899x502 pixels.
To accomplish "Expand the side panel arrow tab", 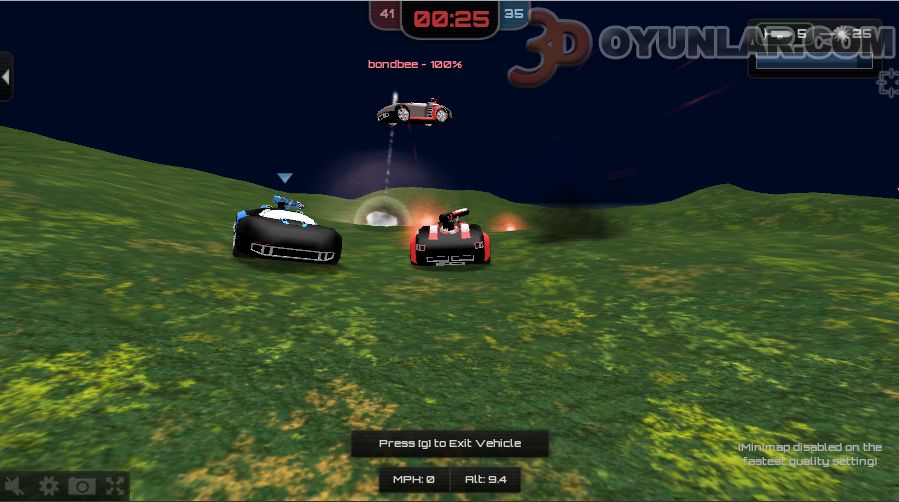I will pyautogui.click(x=6, y=76).
